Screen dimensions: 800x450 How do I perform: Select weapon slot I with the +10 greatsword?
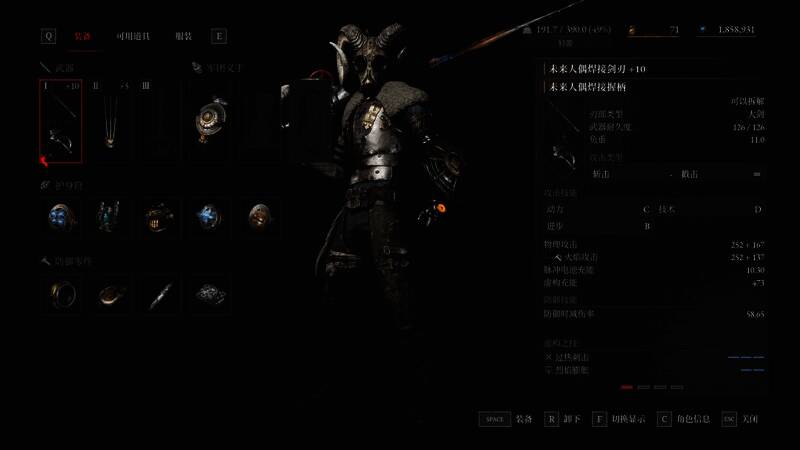coord(60,121)
